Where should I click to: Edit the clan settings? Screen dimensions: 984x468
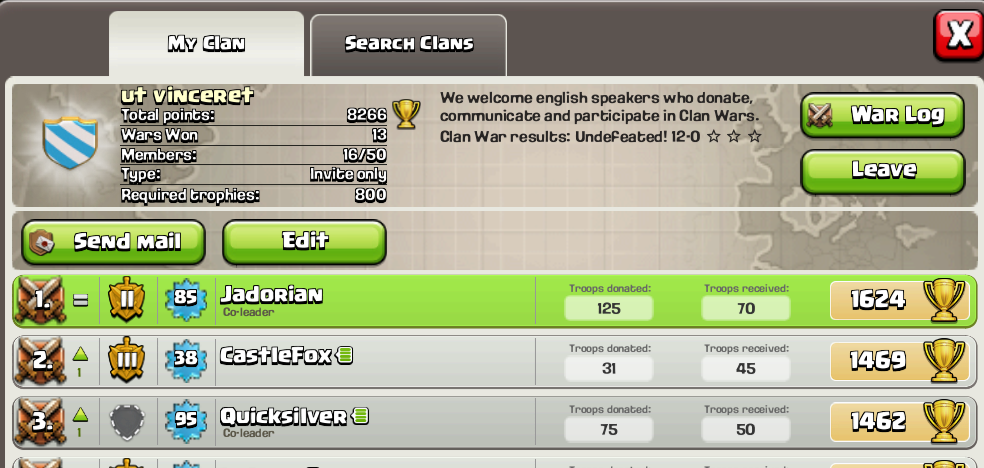click(304, 241)
